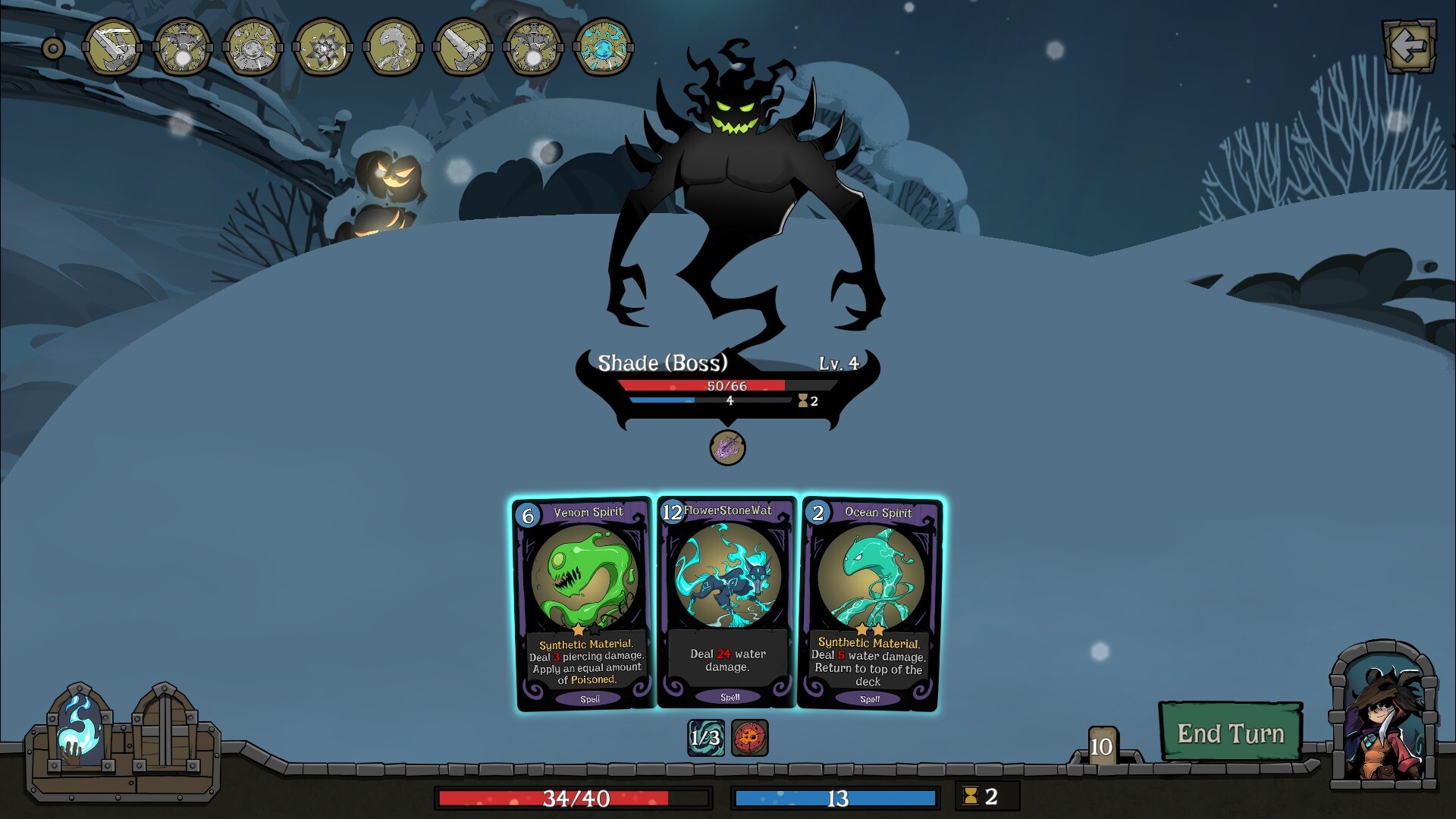Click the hourglass icon beside Shade's stats
This screenshot has height=819, width=1456.
802,402
